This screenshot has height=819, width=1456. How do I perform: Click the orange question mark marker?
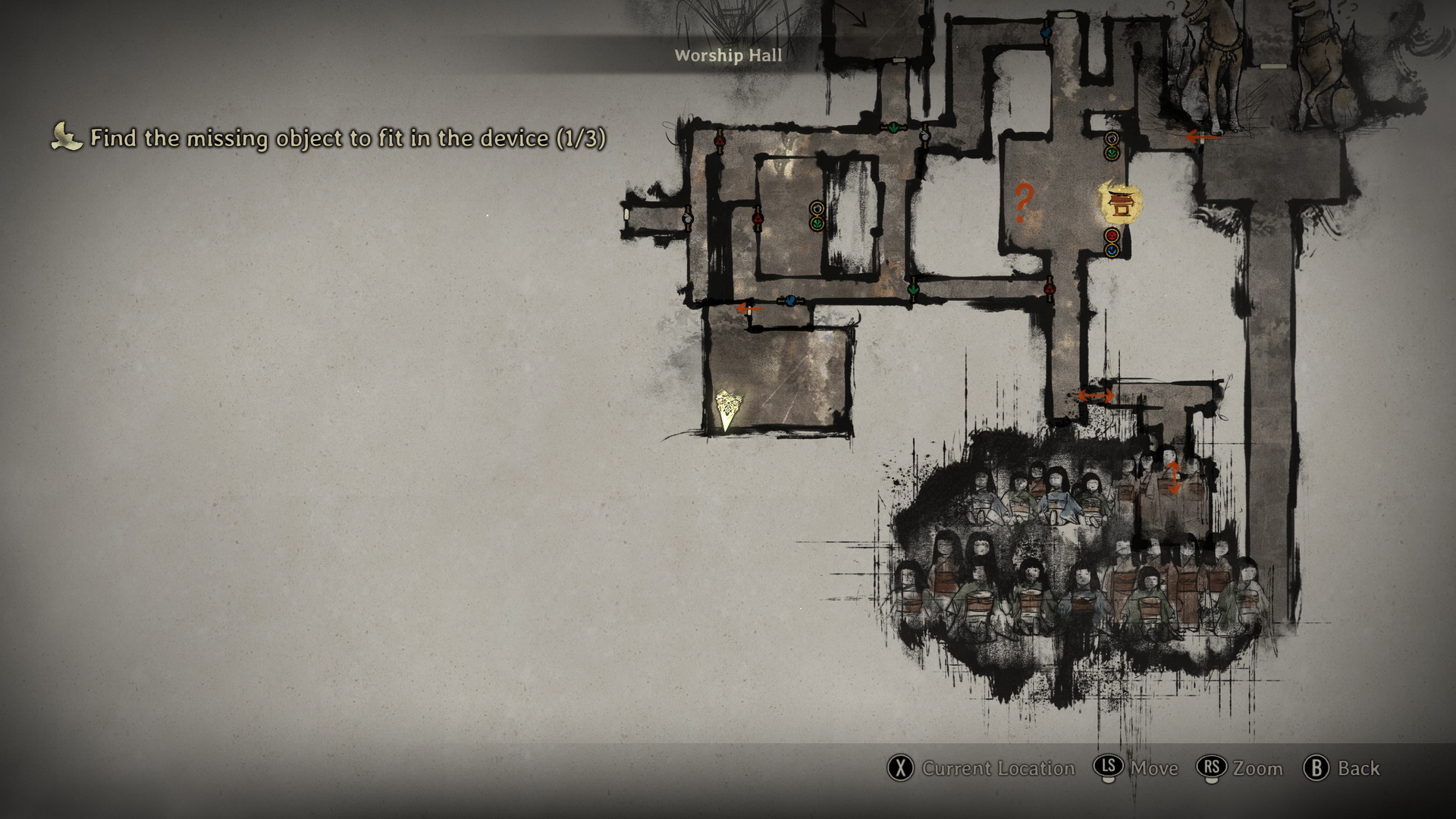pos(1023,202)
